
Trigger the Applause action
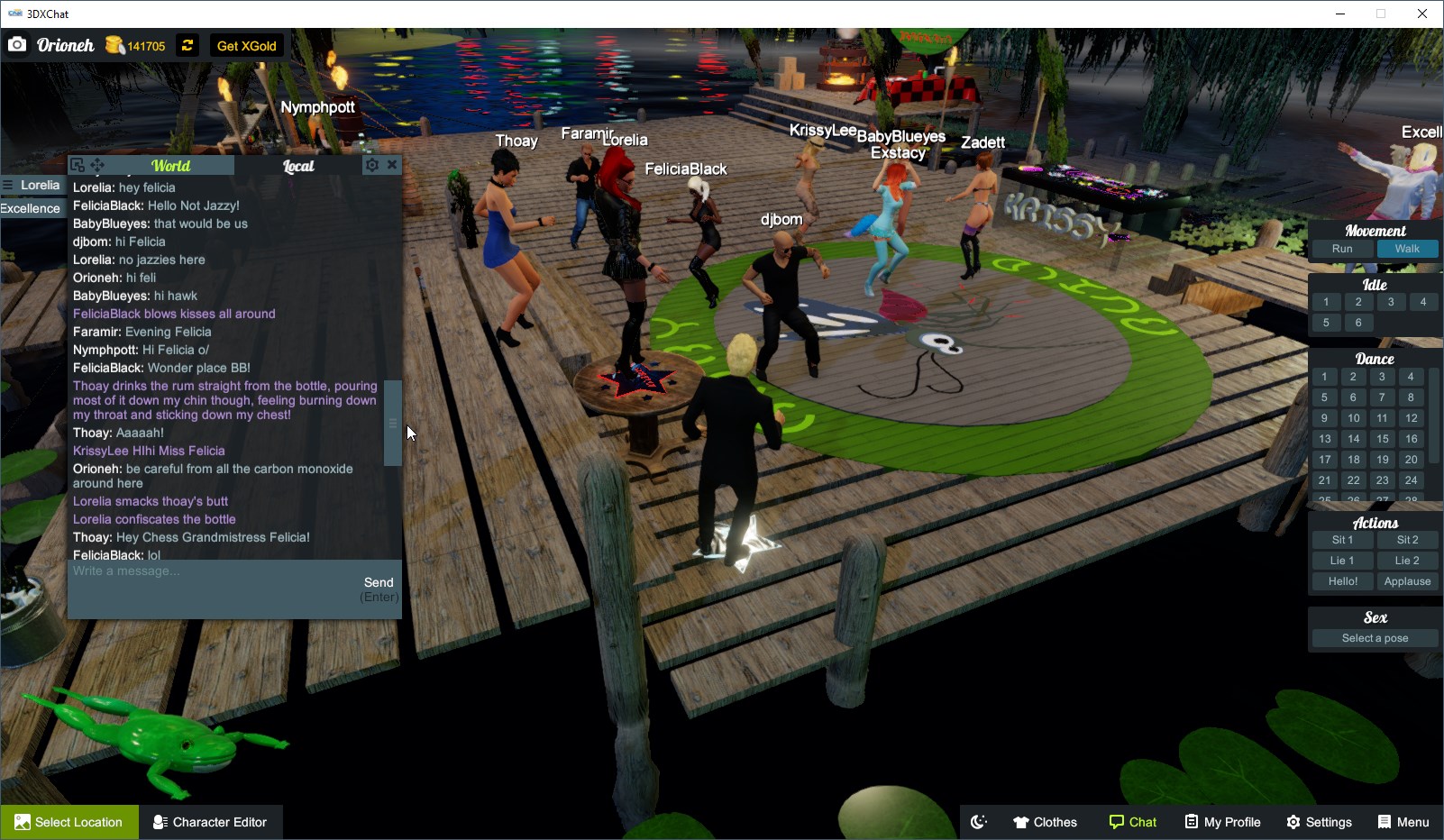click(1408, 580)
